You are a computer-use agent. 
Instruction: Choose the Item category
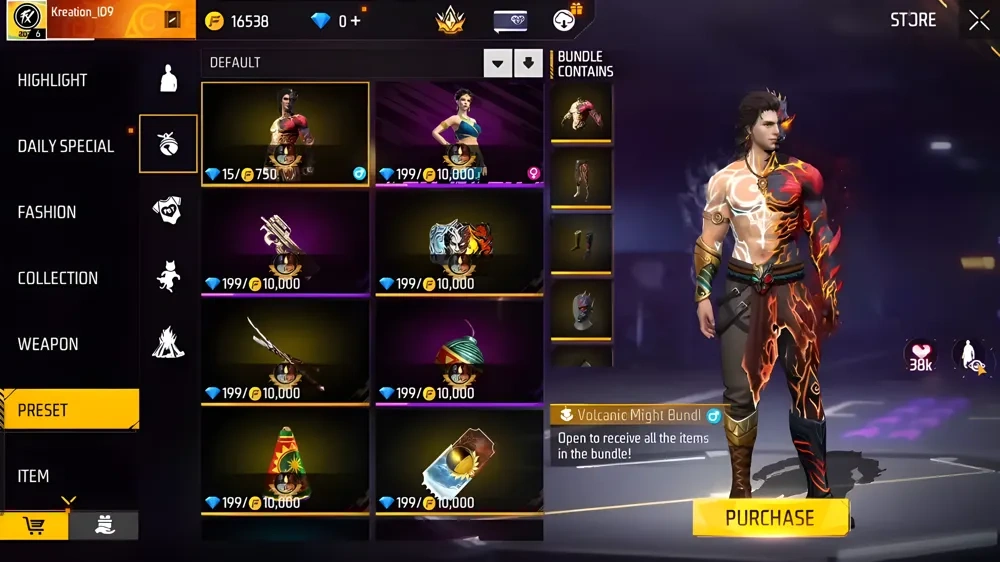coord(33,476)
